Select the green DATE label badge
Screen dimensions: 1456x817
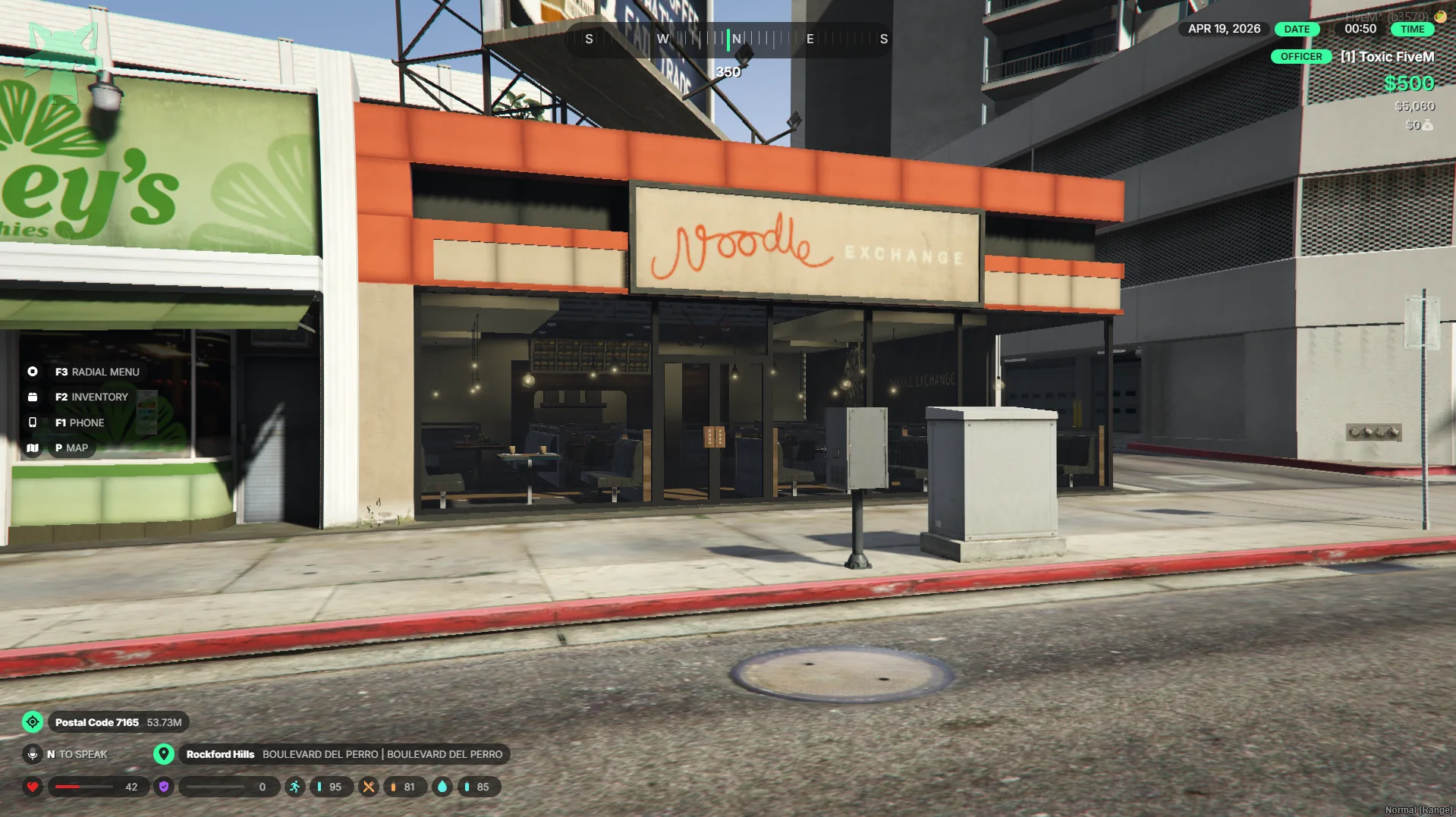coord(1297,29)
